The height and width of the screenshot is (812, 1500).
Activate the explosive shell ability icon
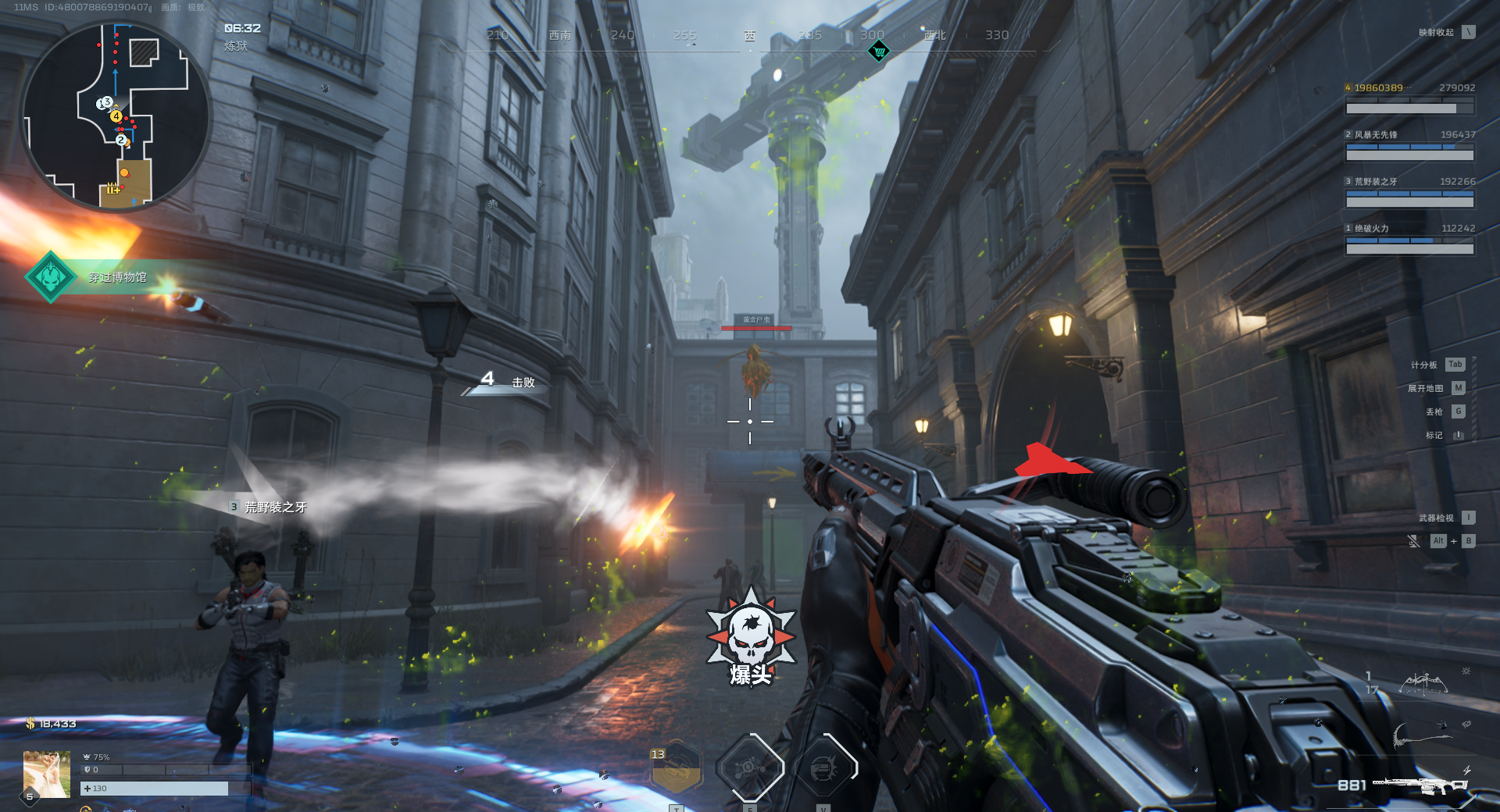pyautogui.click(x=824, y=768)
